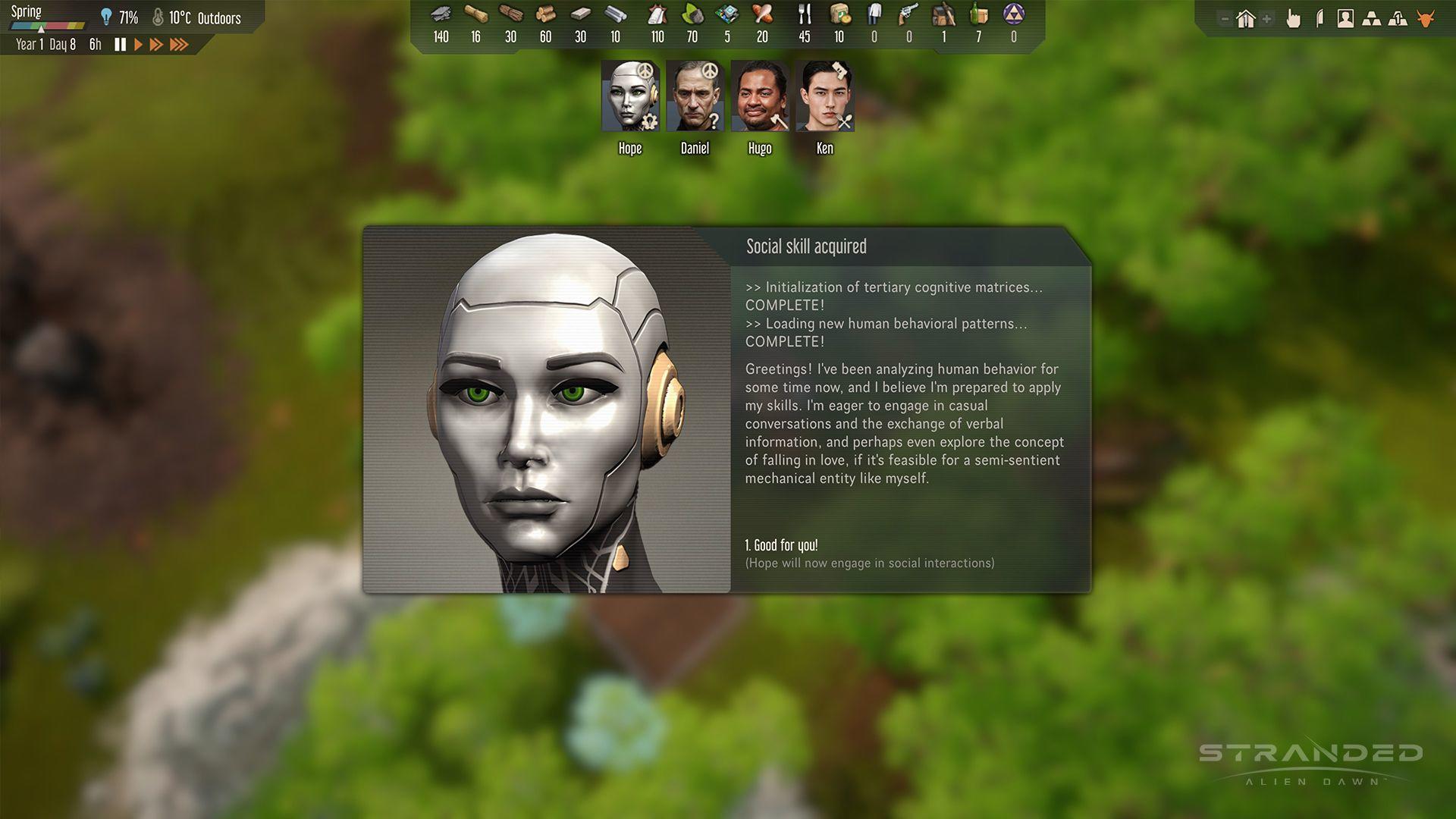This screenshot has width=1456, height=819.
Task: Pause the game with the pause button
Action: [120, 45]
